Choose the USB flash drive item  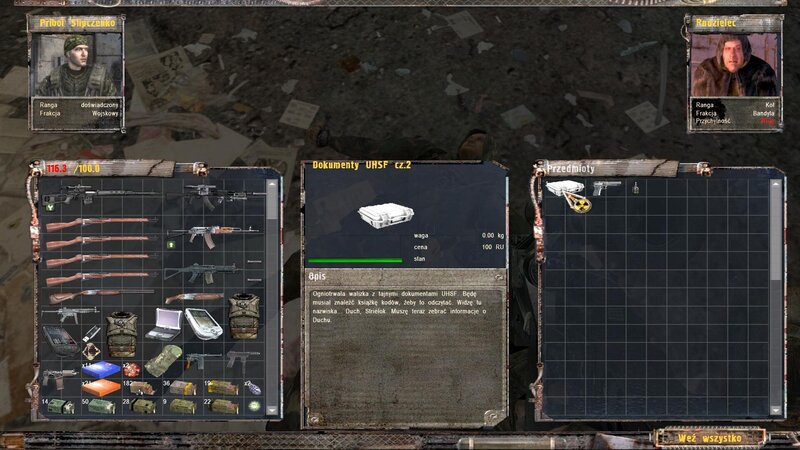coord(92,331)
